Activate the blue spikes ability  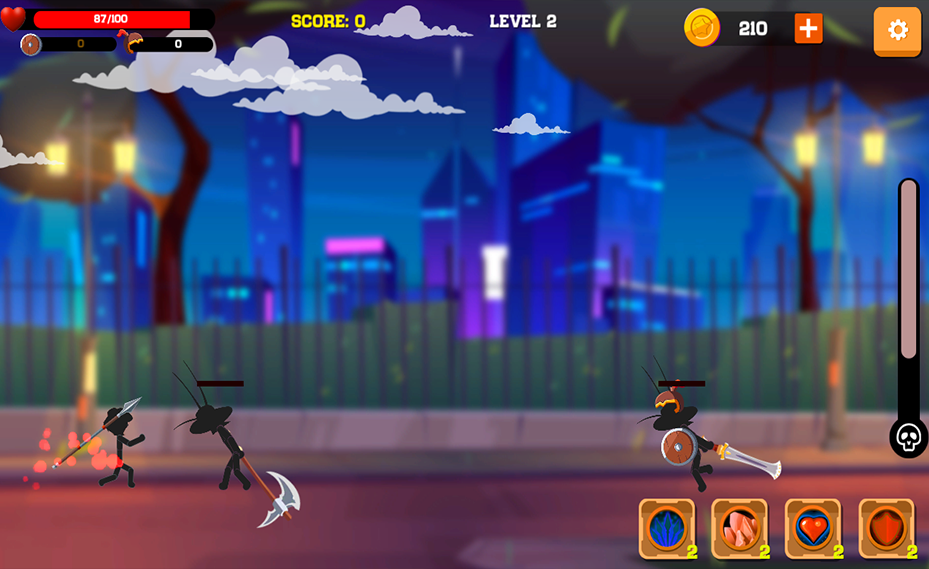tap(667, 528)
